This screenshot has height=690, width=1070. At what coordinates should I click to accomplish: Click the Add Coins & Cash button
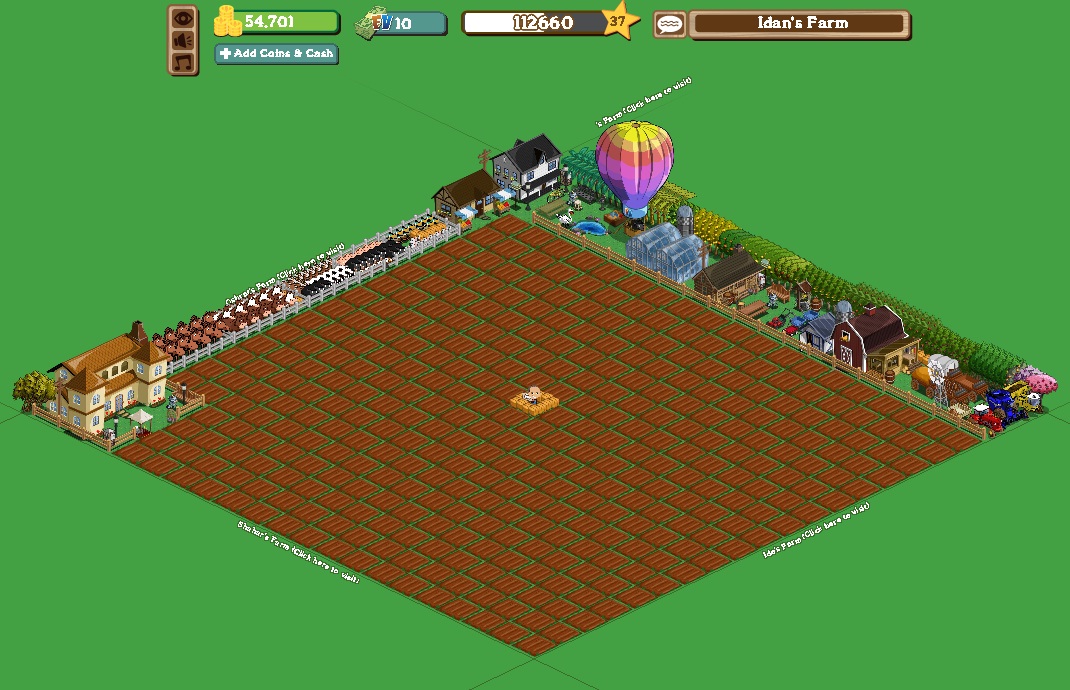277,54
